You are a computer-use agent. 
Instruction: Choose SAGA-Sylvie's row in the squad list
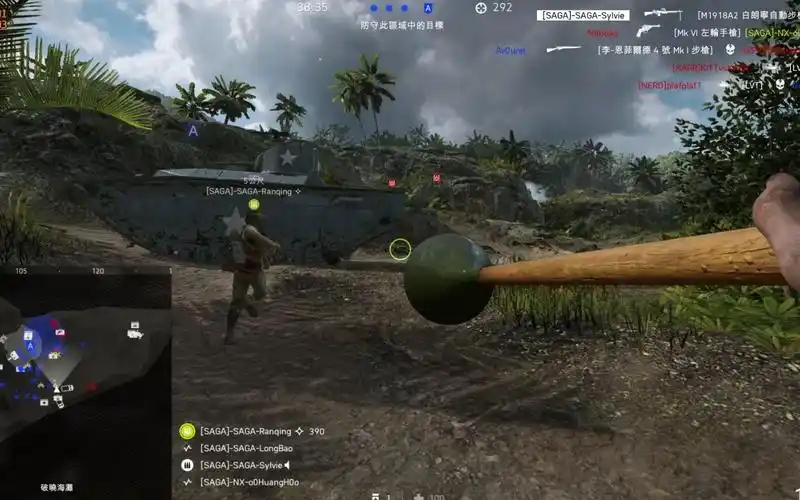tap(244, 465)
